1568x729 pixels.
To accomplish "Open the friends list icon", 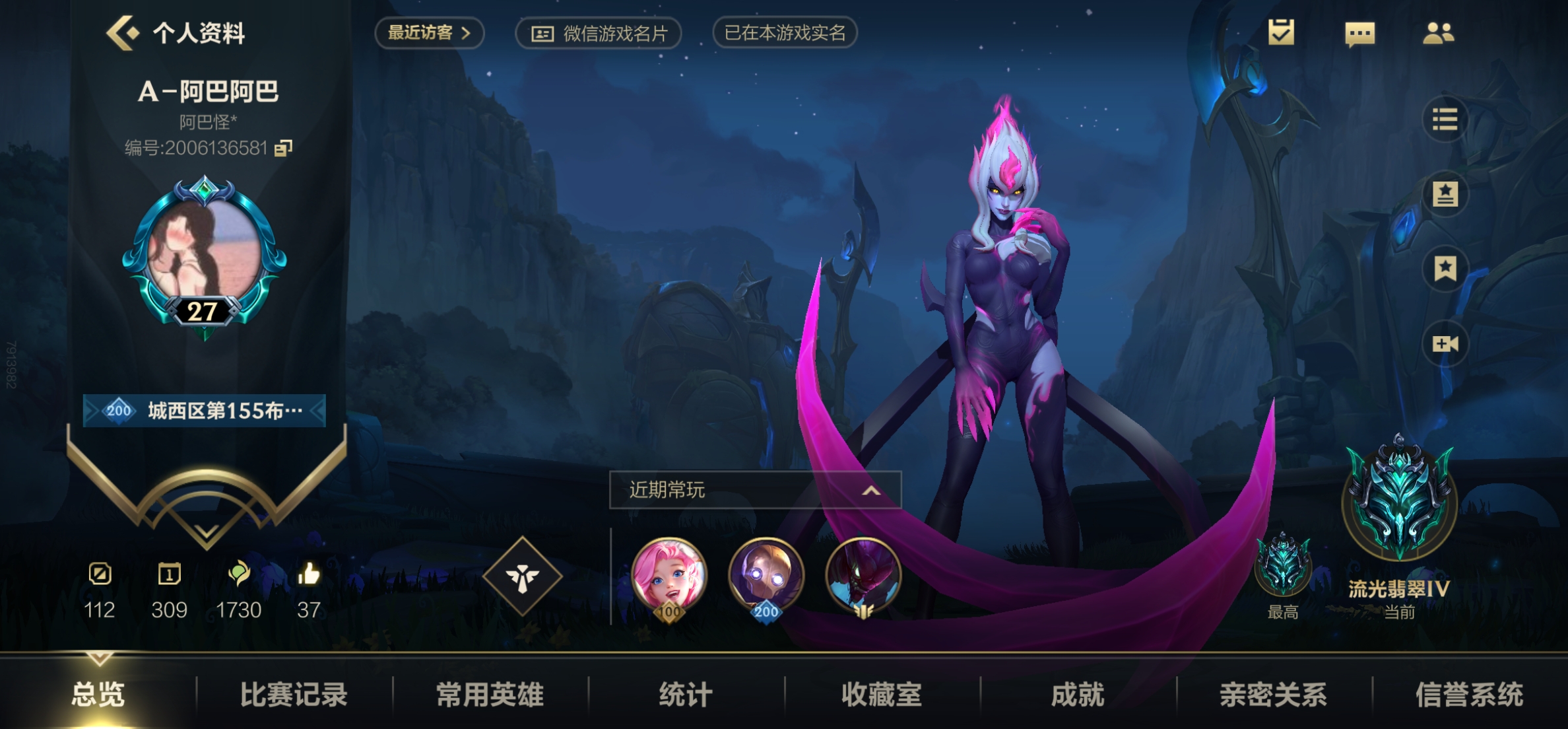I will [x=1438, y=33].
